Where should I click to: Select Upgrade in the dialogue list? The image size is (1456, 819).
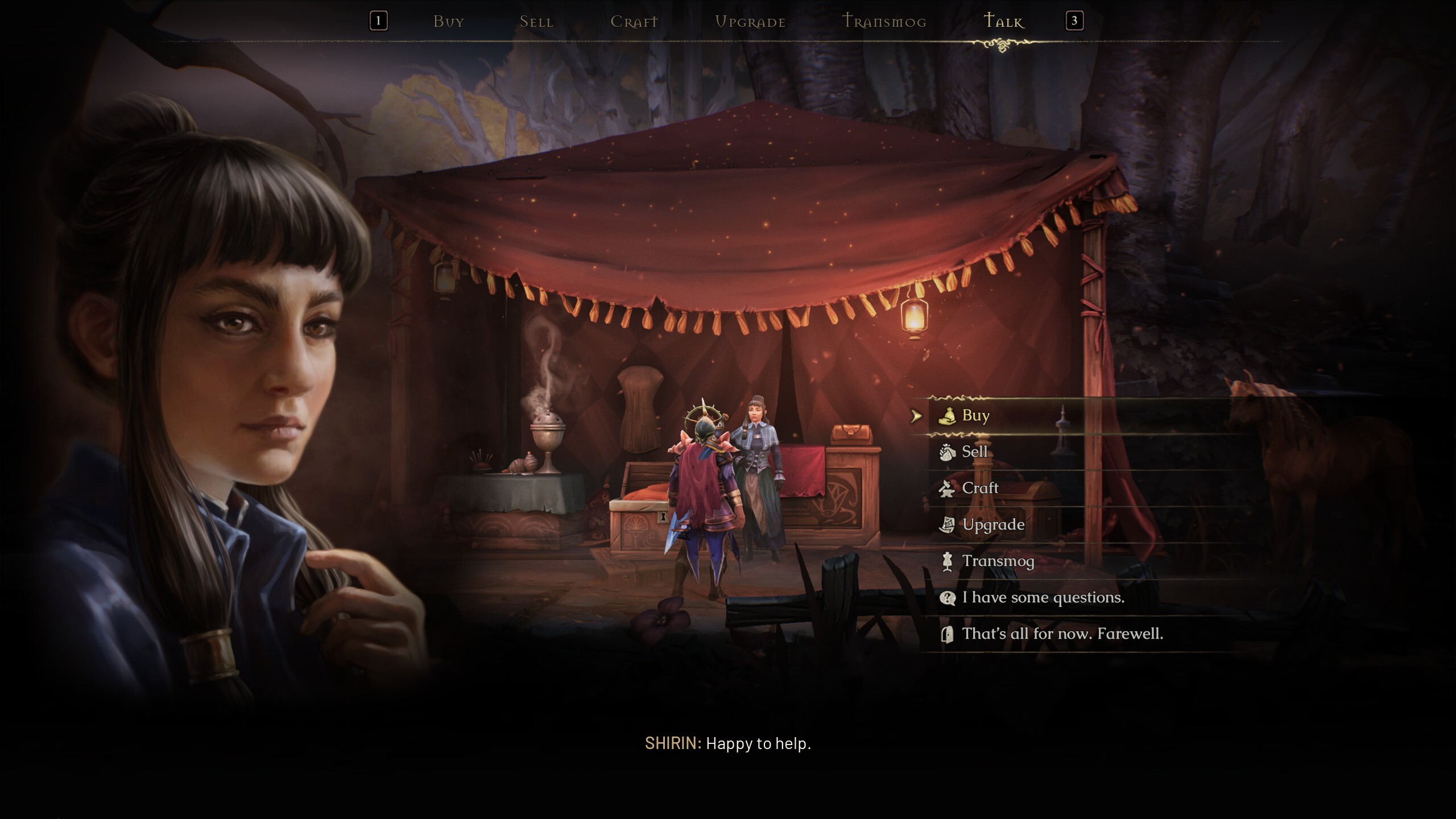tap(993, 524)
